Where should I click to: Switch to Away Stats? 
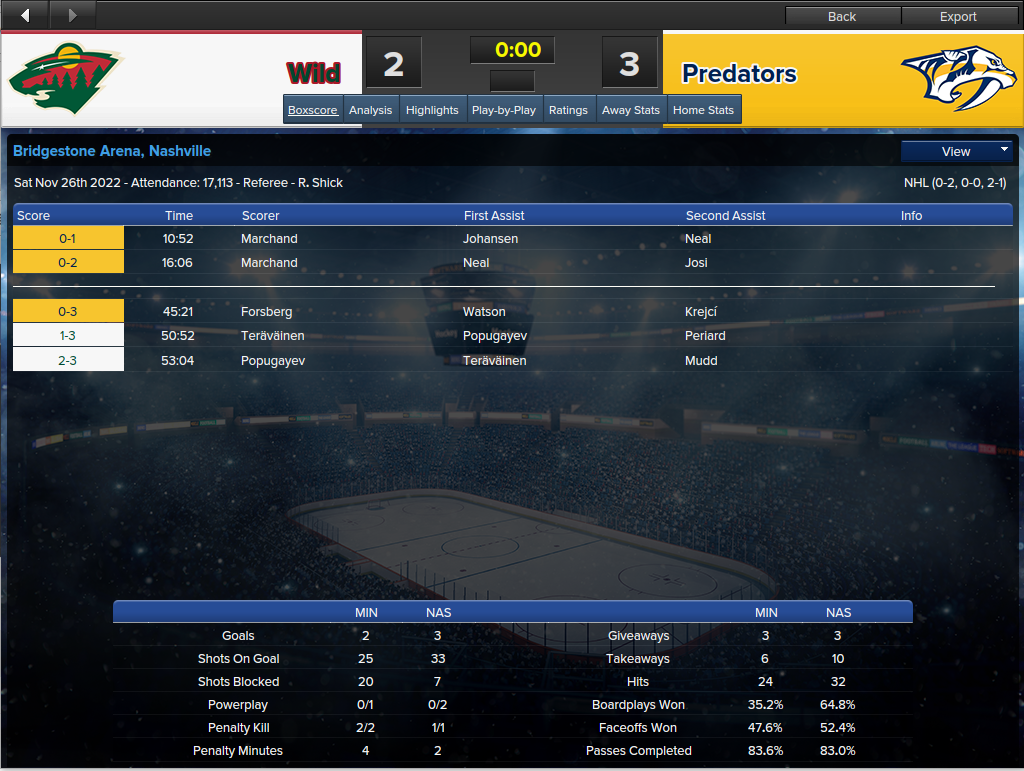[631, 110]
